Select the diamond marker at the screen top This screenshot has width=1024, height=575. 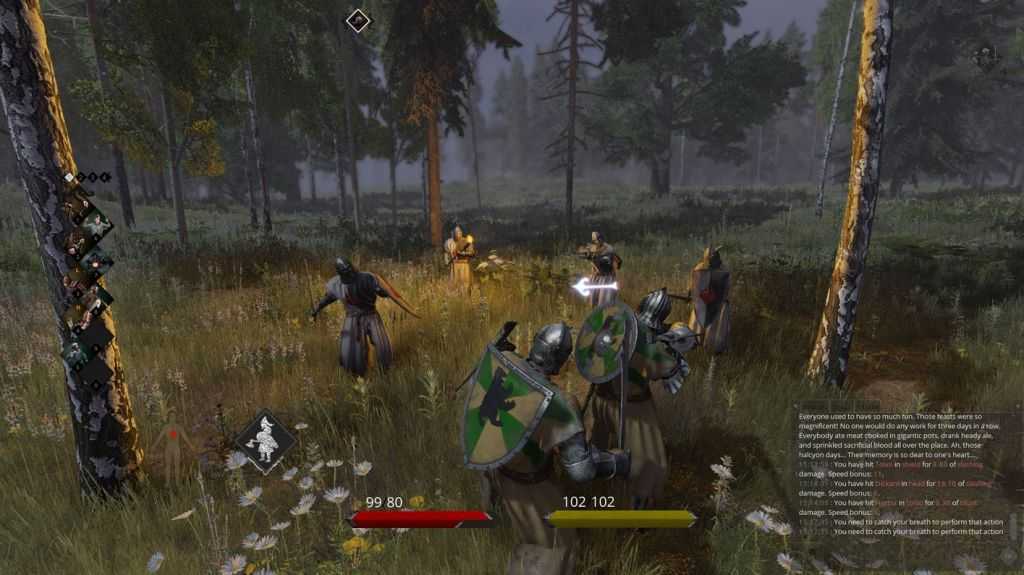(x=358, y=20)
